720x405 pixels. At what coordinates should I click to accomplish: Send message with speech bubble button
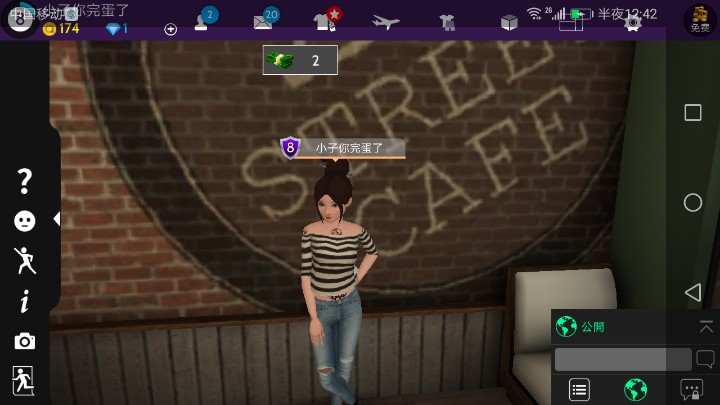click(705, 359)
